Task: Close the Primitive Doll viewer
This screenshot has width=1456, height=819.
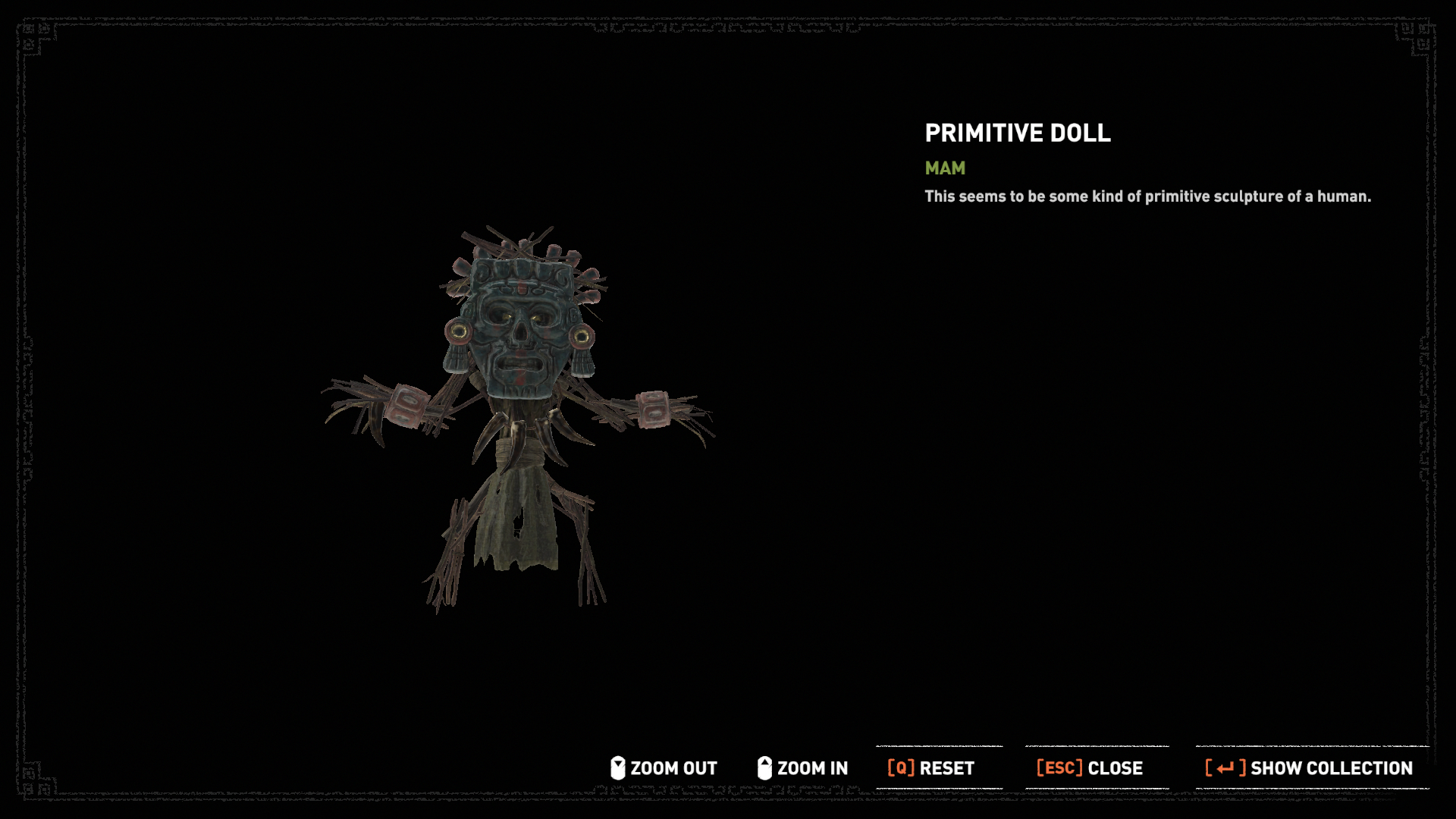Action: (1090, 768)
